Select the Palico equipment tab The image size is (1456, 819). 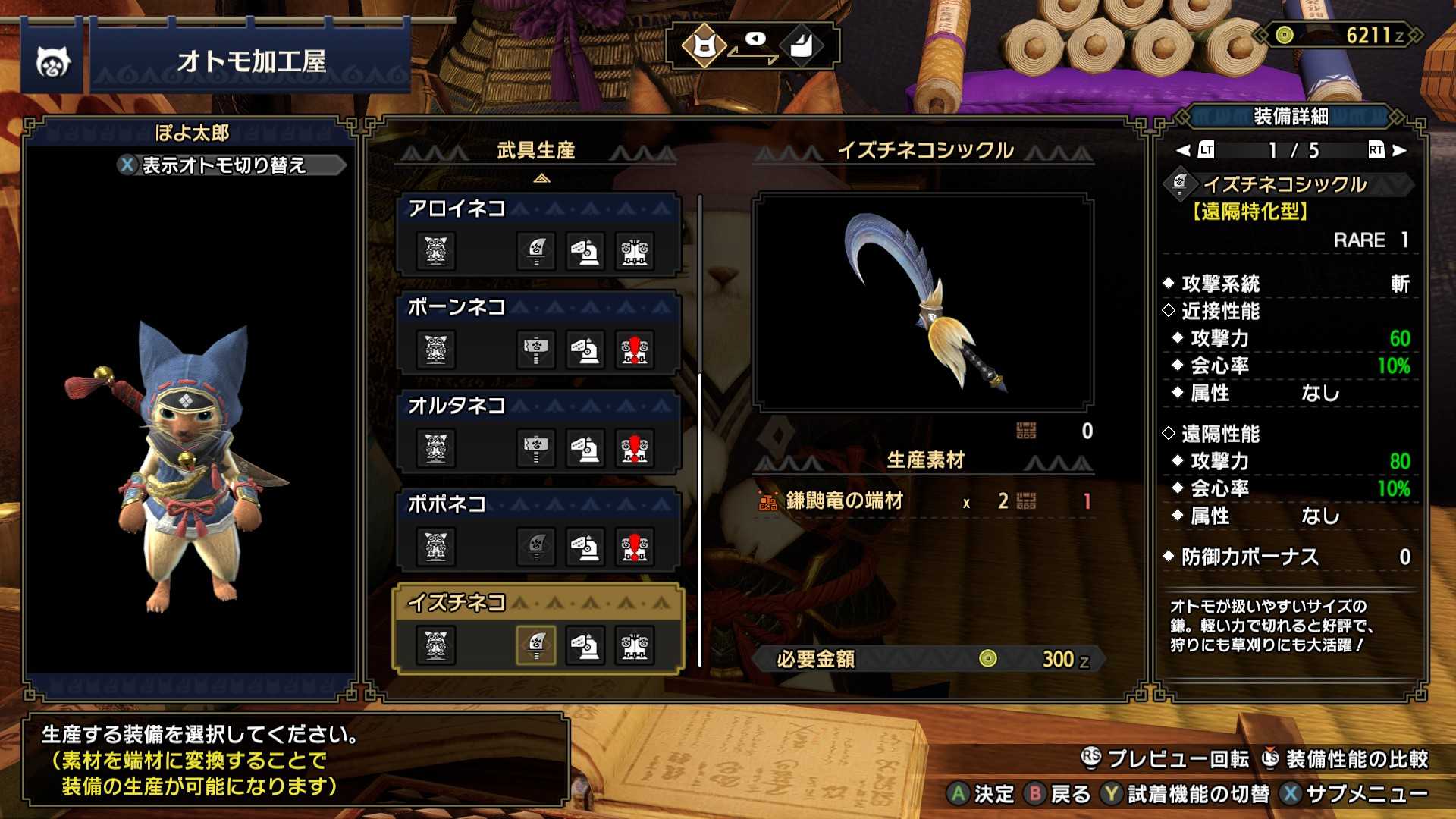coord(704,45)
